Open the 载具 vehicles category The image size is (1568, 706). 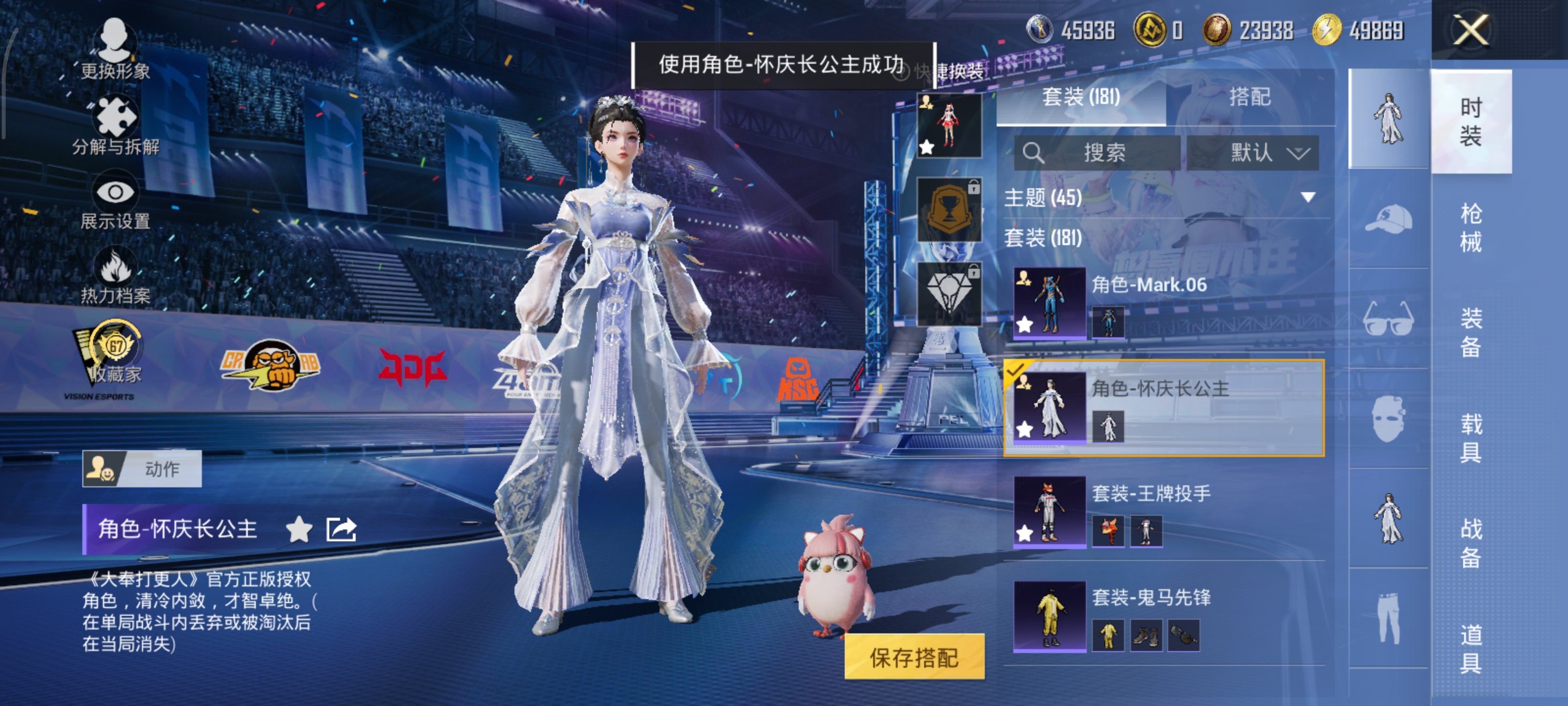[x=1470, y=437]
